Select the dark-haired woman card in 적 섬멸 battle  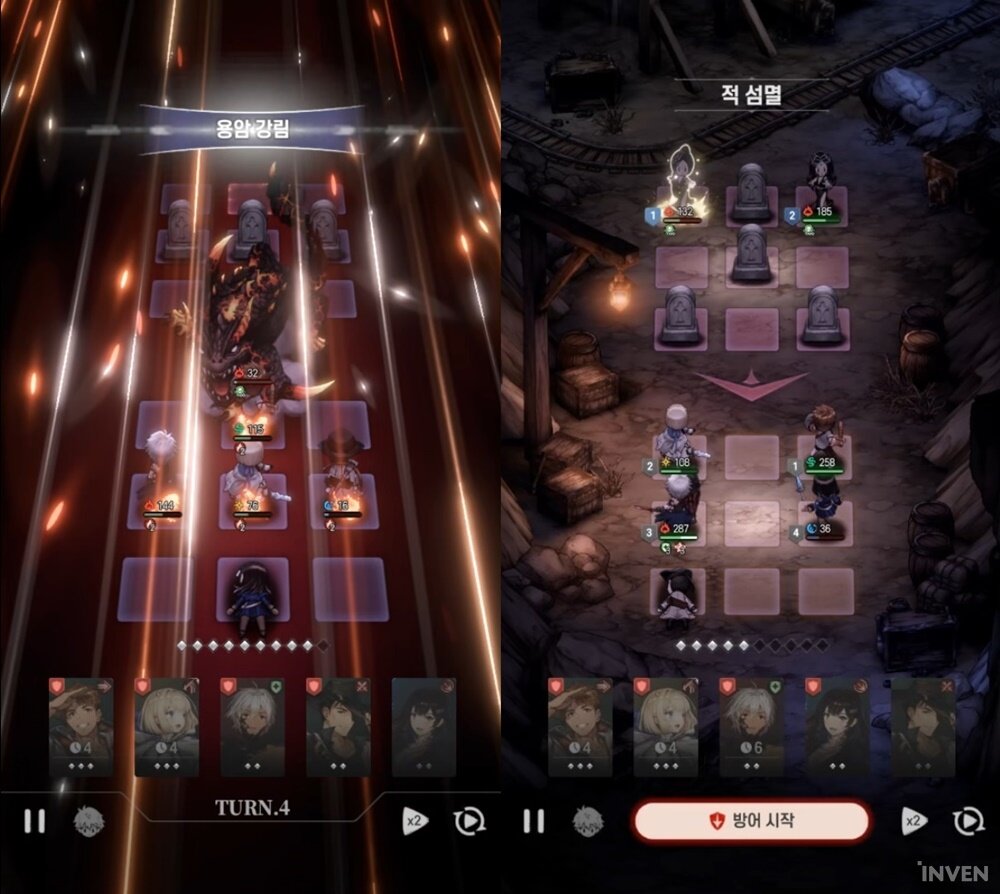(x=837, y=727)
